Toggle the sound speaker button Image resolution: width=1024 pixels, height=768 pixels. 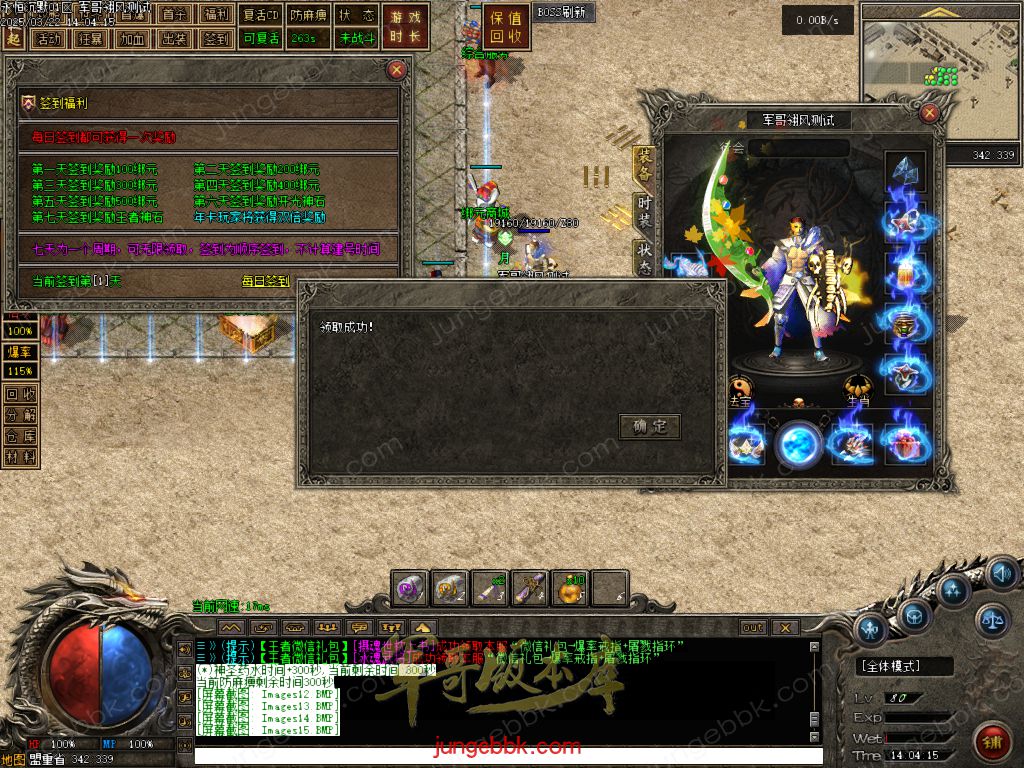1002,574
